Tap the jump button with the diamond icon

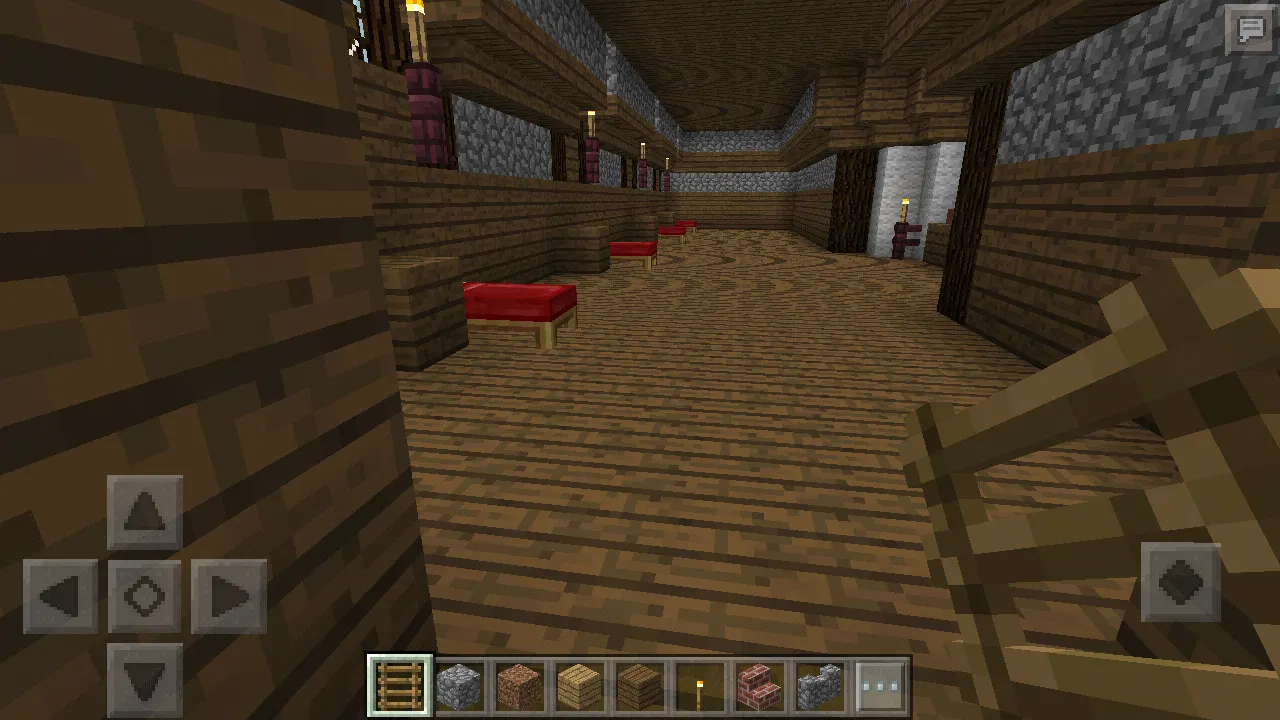[1181, 582]
